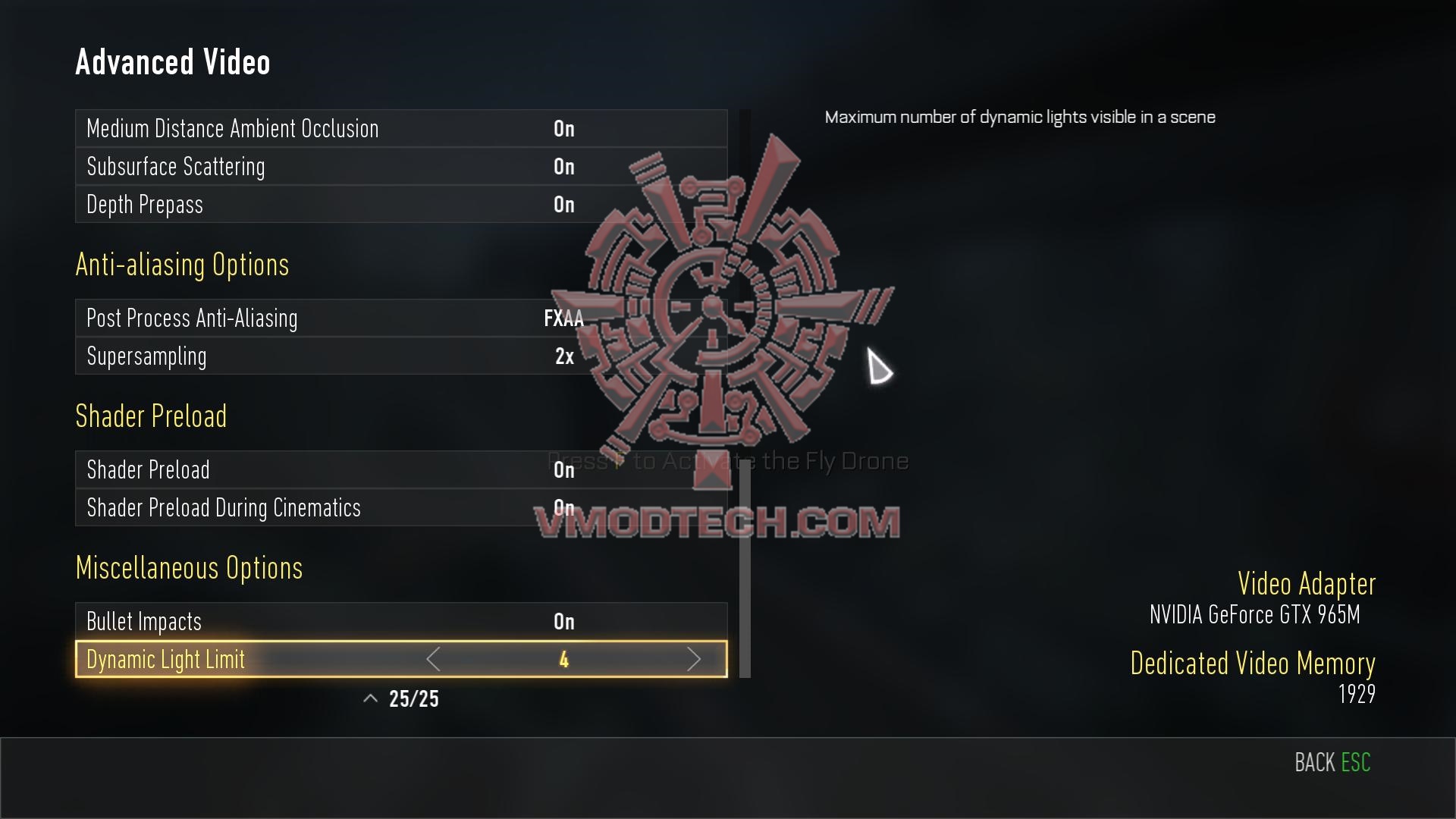Increase Dynamic Light Limit with right arrow
Screen dimensions: 1456x819
tap(693, 660)
